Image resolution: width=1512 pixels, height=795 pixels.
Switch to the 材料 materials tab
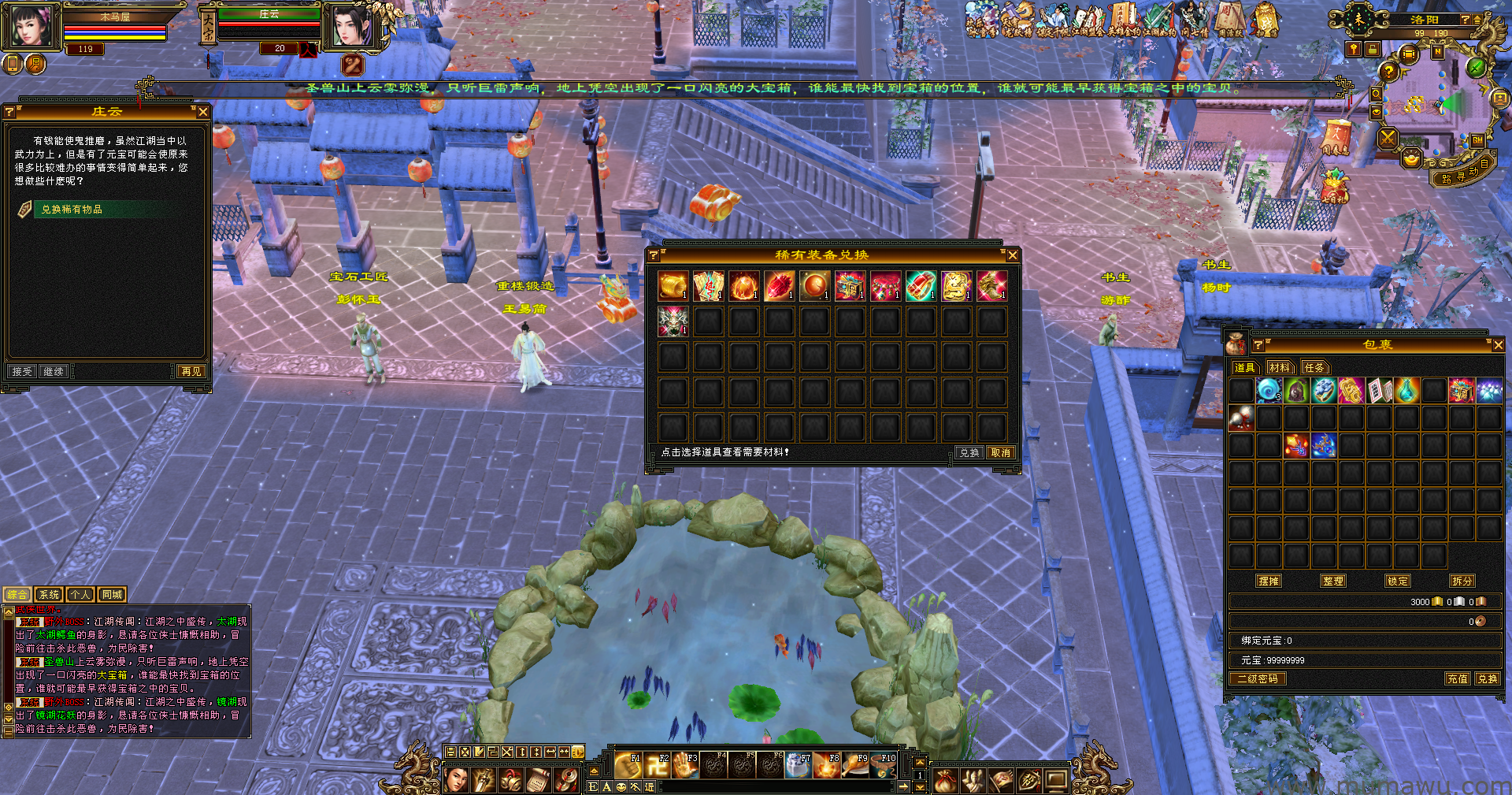tap(1280, 368)
